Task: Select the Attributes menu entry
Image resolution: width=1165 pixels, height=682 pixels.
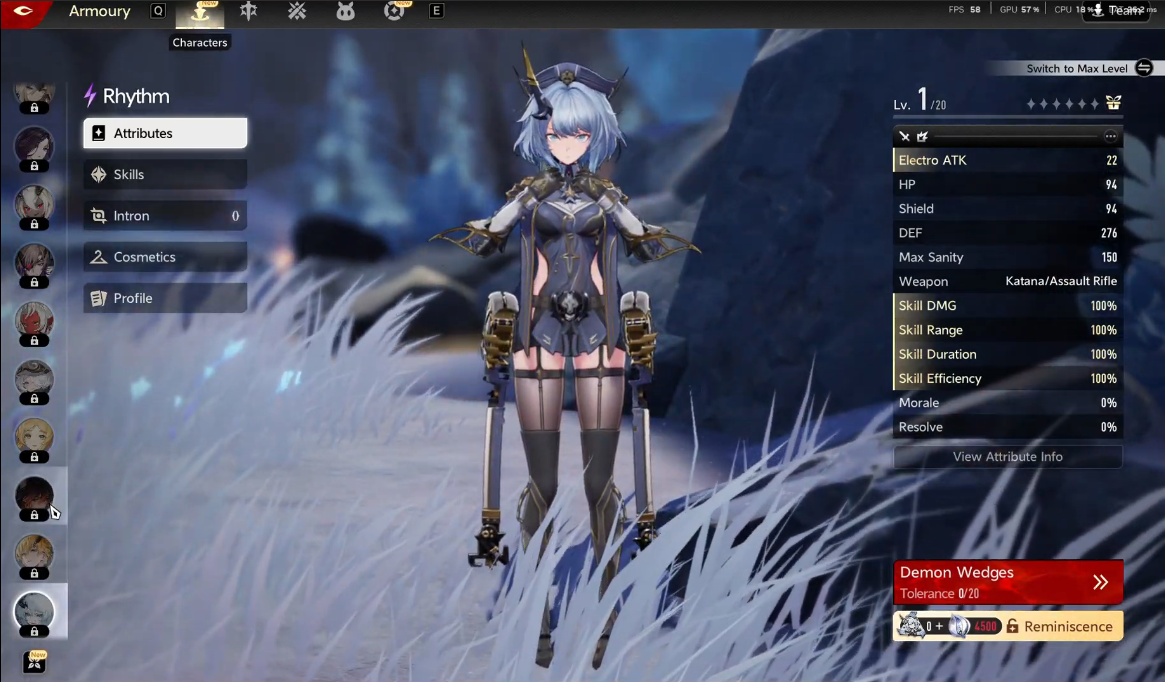Action: coord(165,133)
